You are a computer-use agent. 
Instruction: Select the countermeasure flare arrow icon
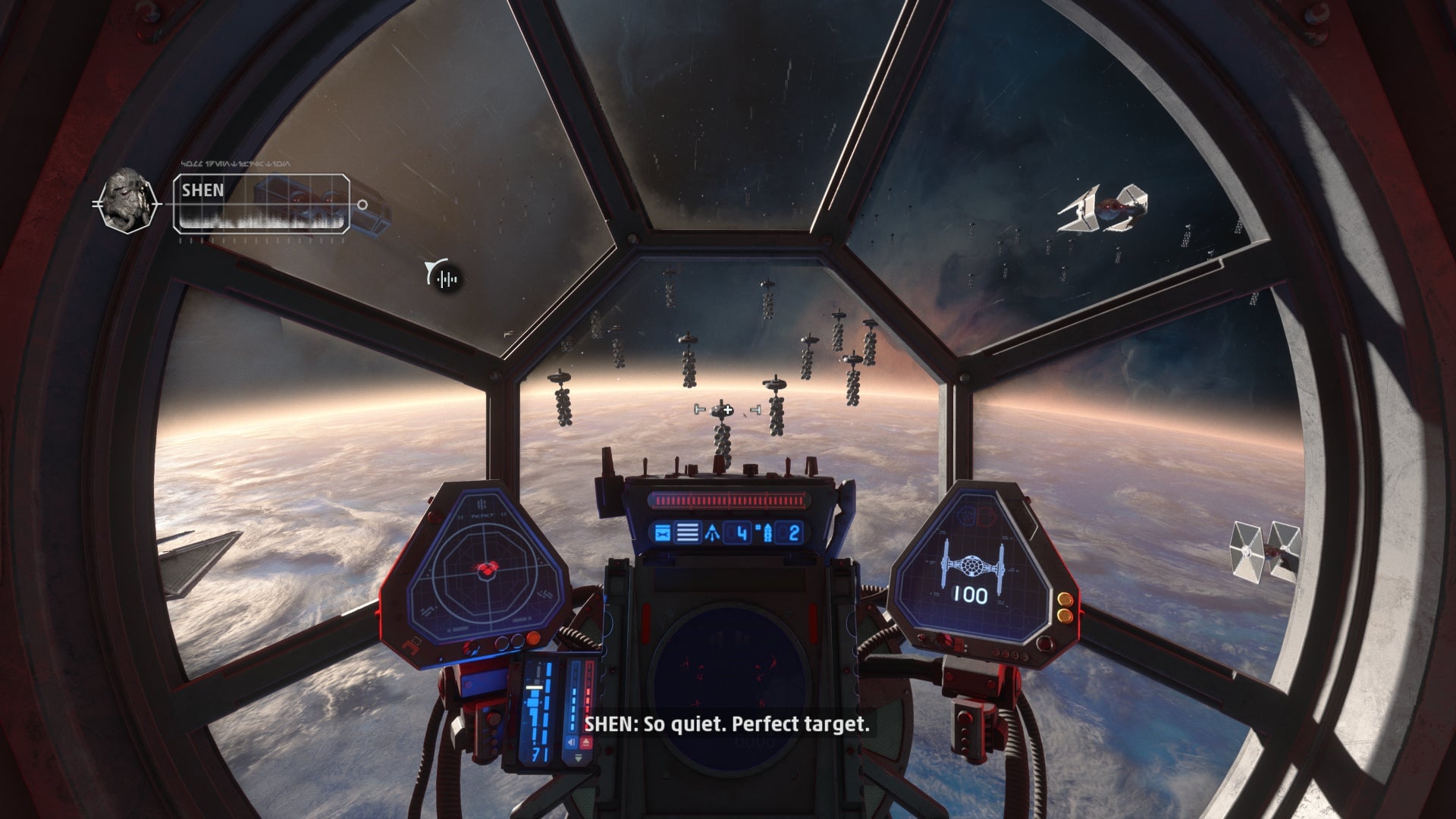point(713,533)
